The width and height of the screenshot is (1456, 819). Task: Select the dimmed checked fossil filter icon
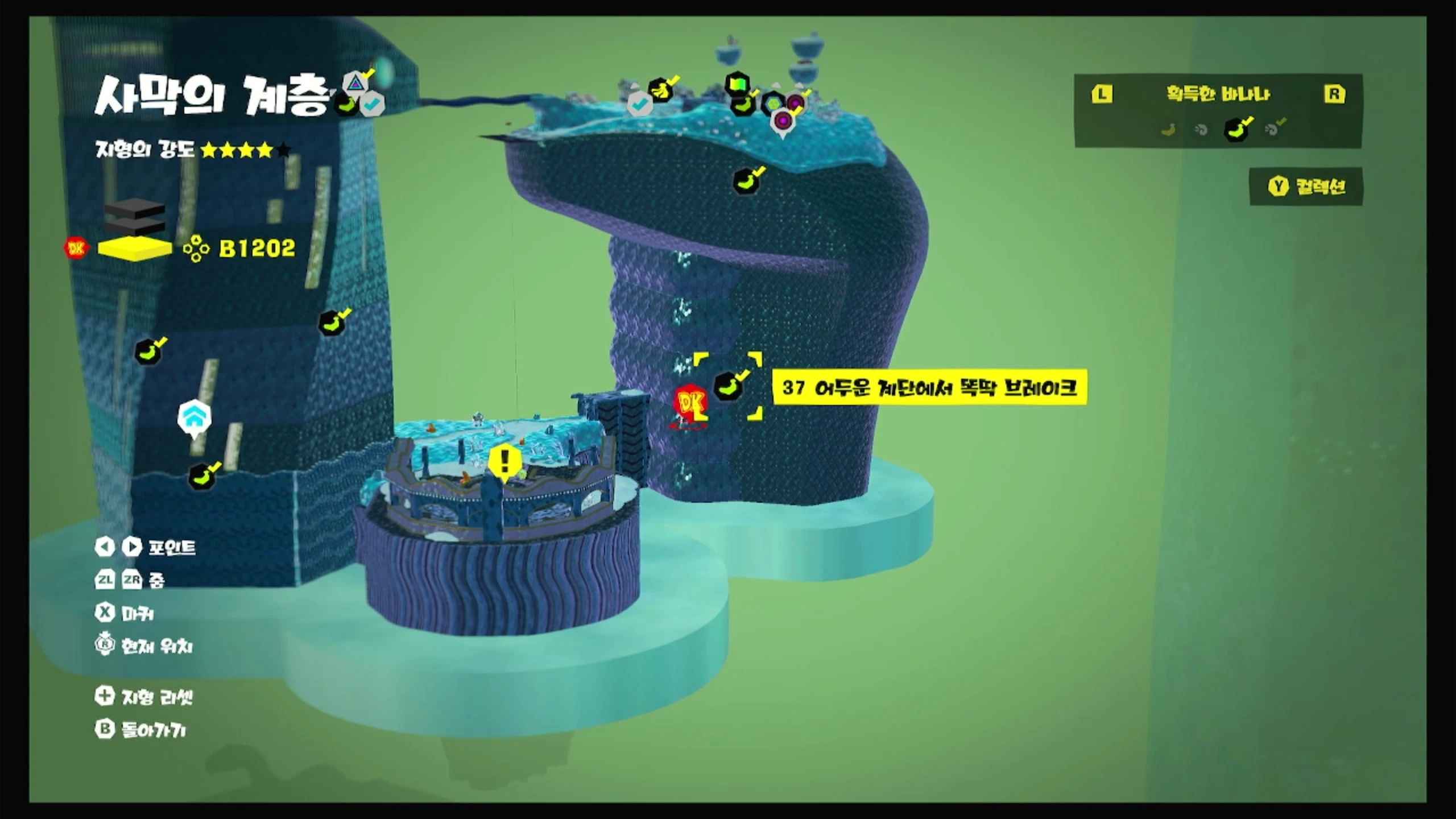point(1273,129)
